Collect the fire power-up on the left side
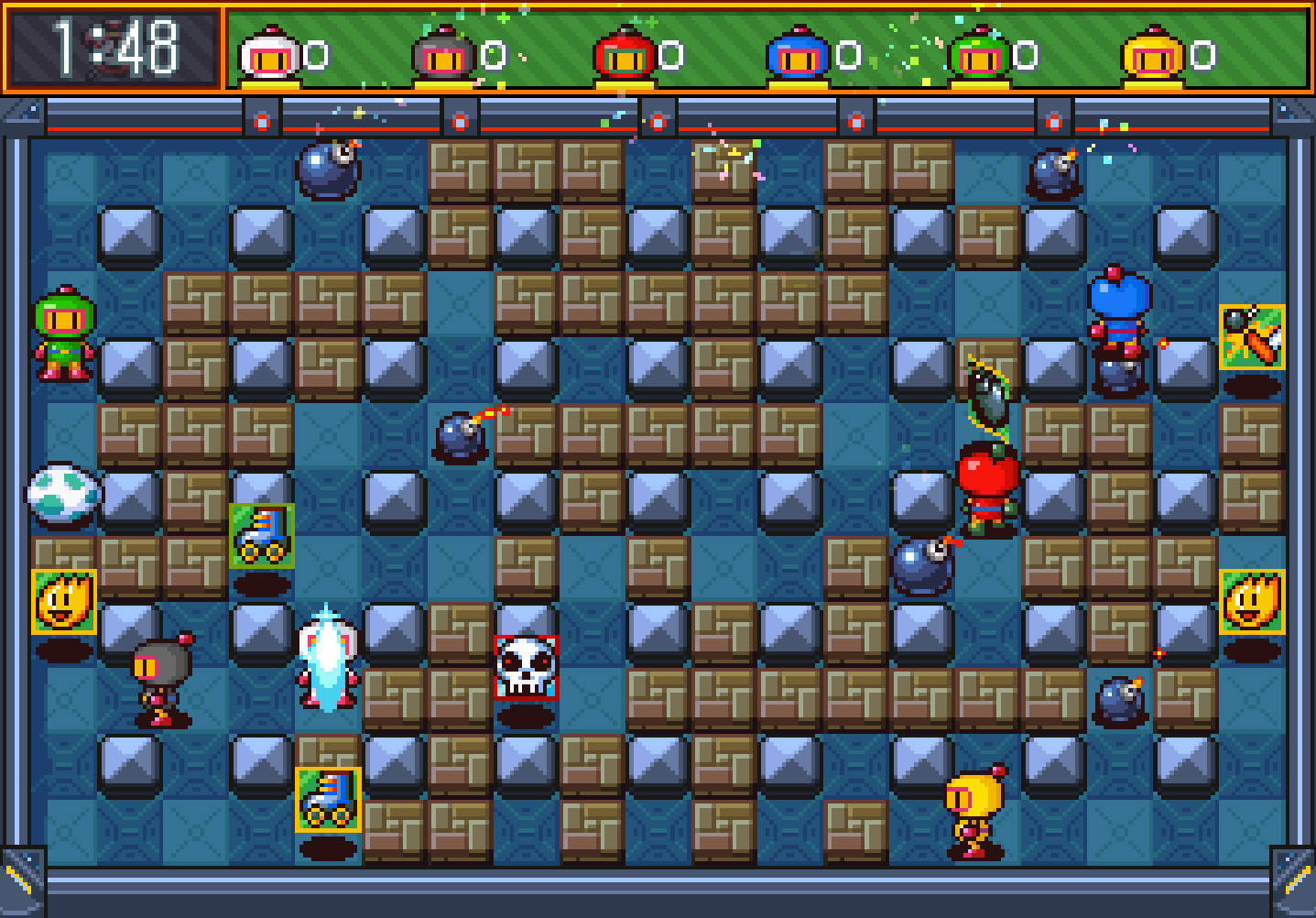 pyautogui.click(x=65, y=604)
